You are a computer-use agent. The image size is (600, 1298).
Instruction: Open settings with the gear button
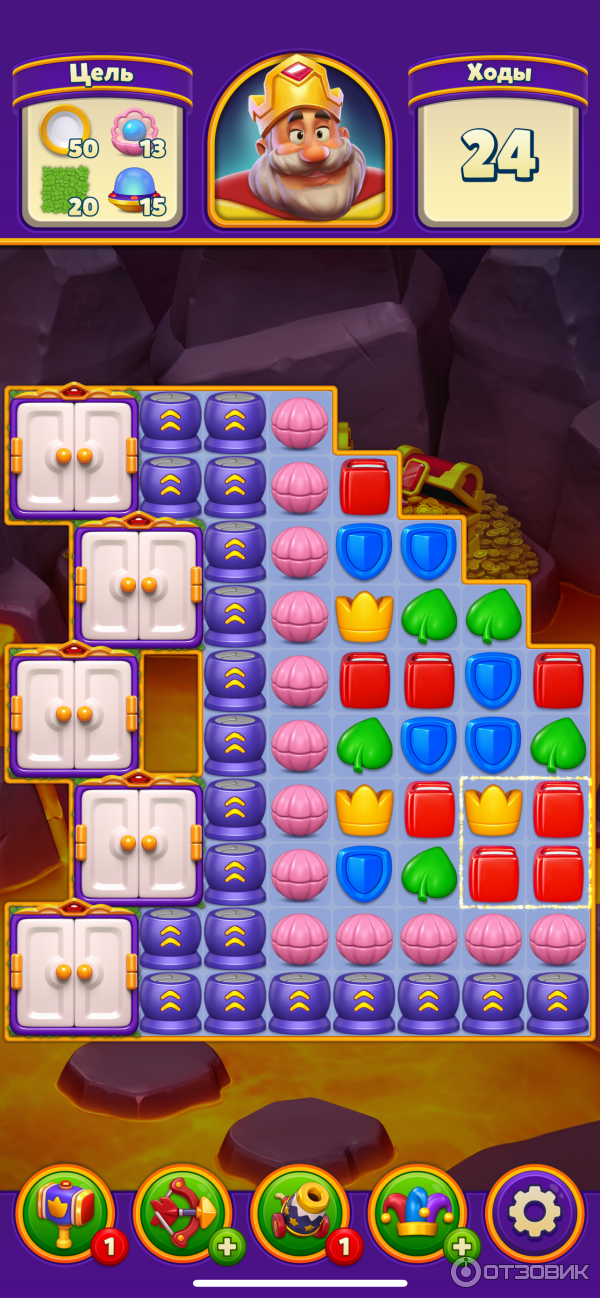pos(534,1213)
